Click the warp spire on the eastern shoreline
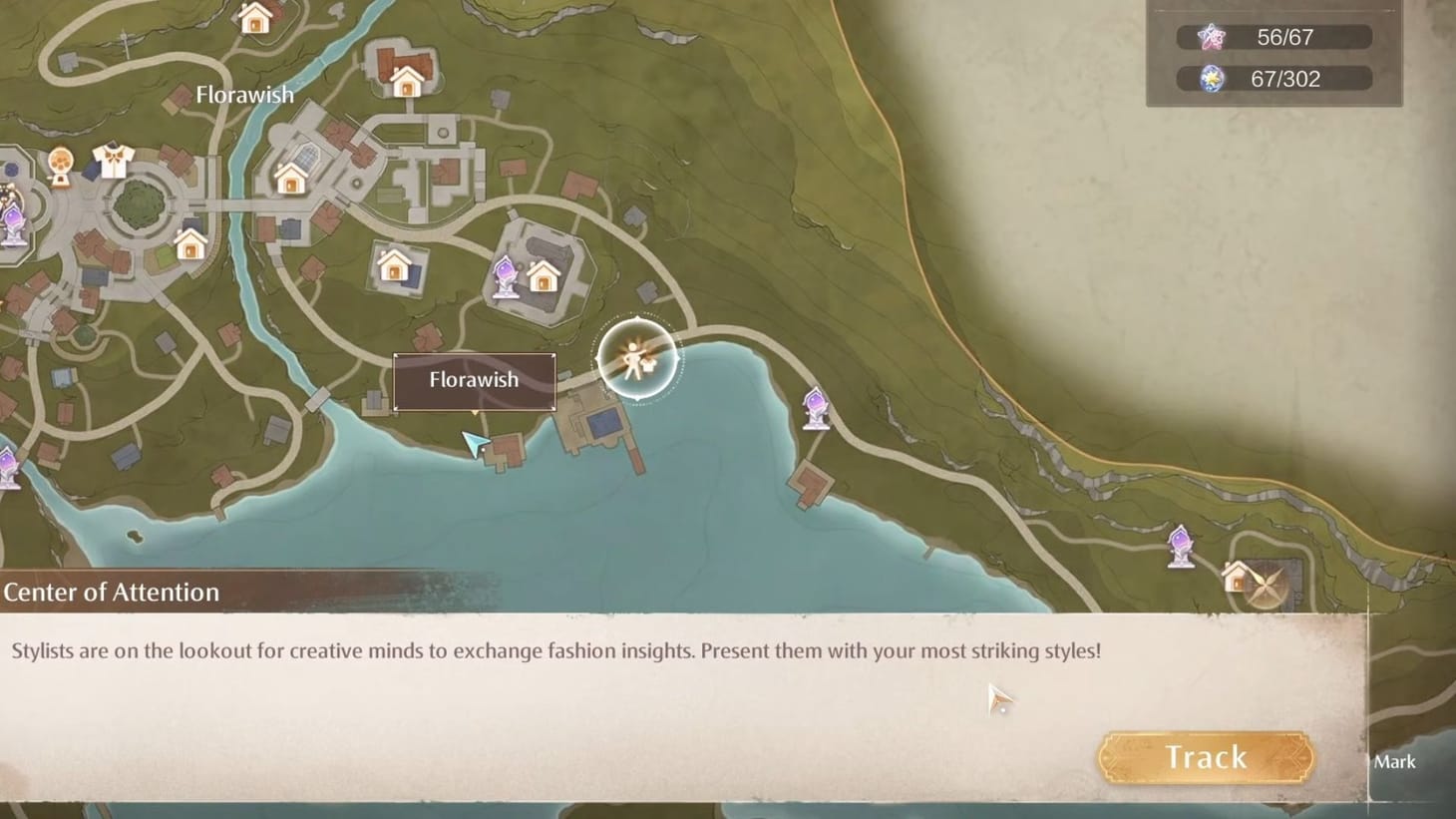The image size is (1456, 819). point(816,405)
